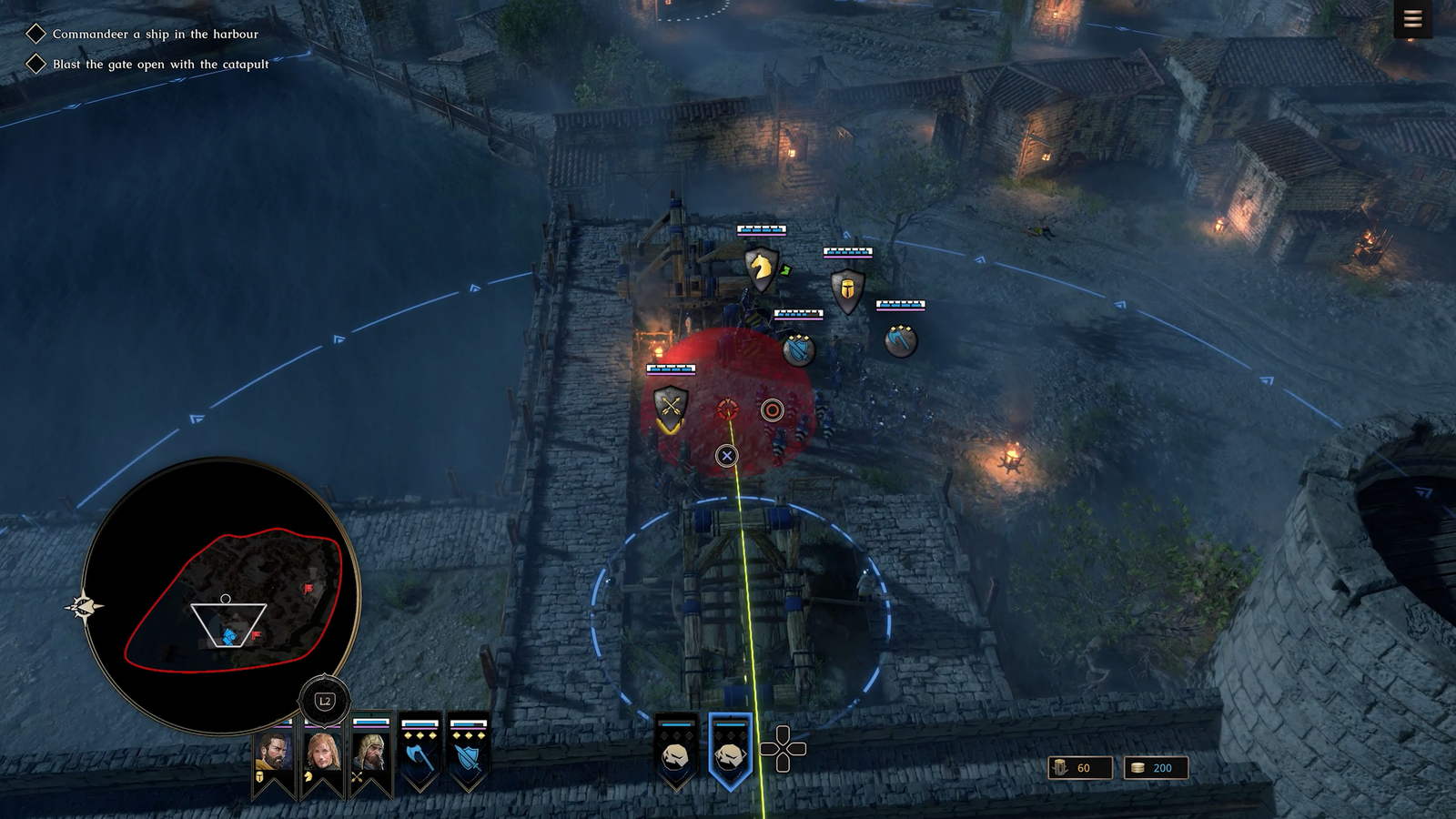Select the dark-bearded hero portrait banner
Image resolution: width=1456 pixels, height=819 pixels.
274,754
